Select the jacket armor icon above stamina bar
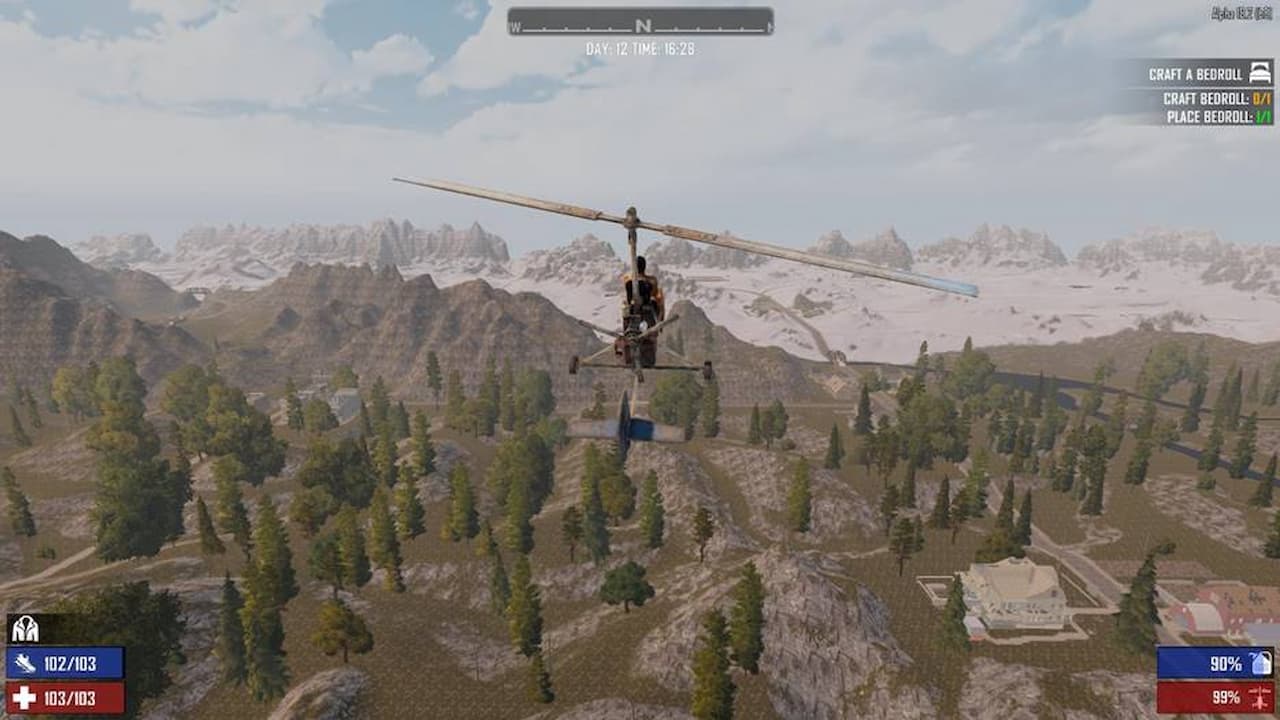Image resolution: width=1280 pixels, height=720 pixels. click(x=27, y=631)
